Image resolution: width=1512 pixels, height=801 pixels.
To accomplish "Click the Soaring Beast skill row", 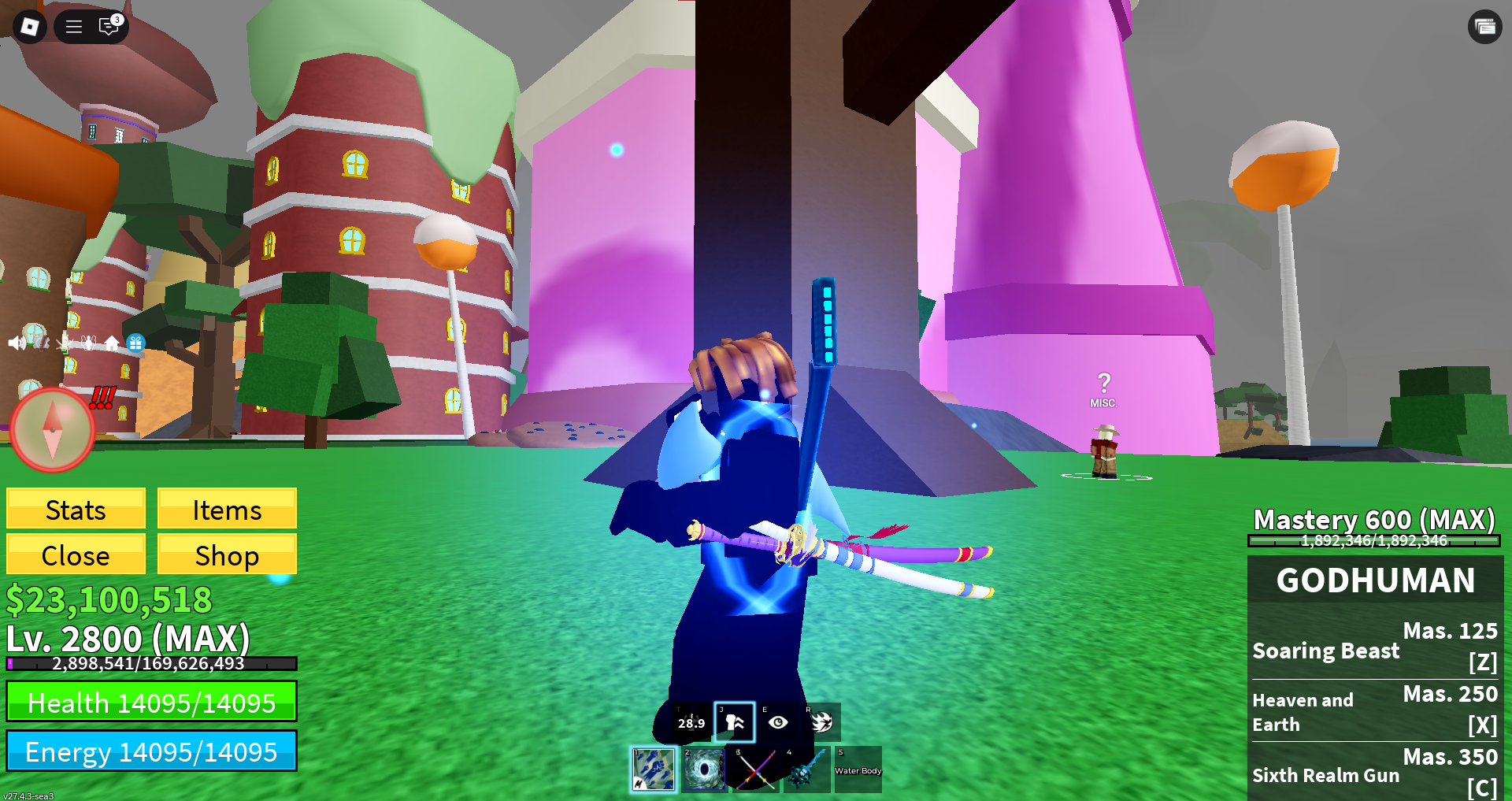I will coord(1374,648).
